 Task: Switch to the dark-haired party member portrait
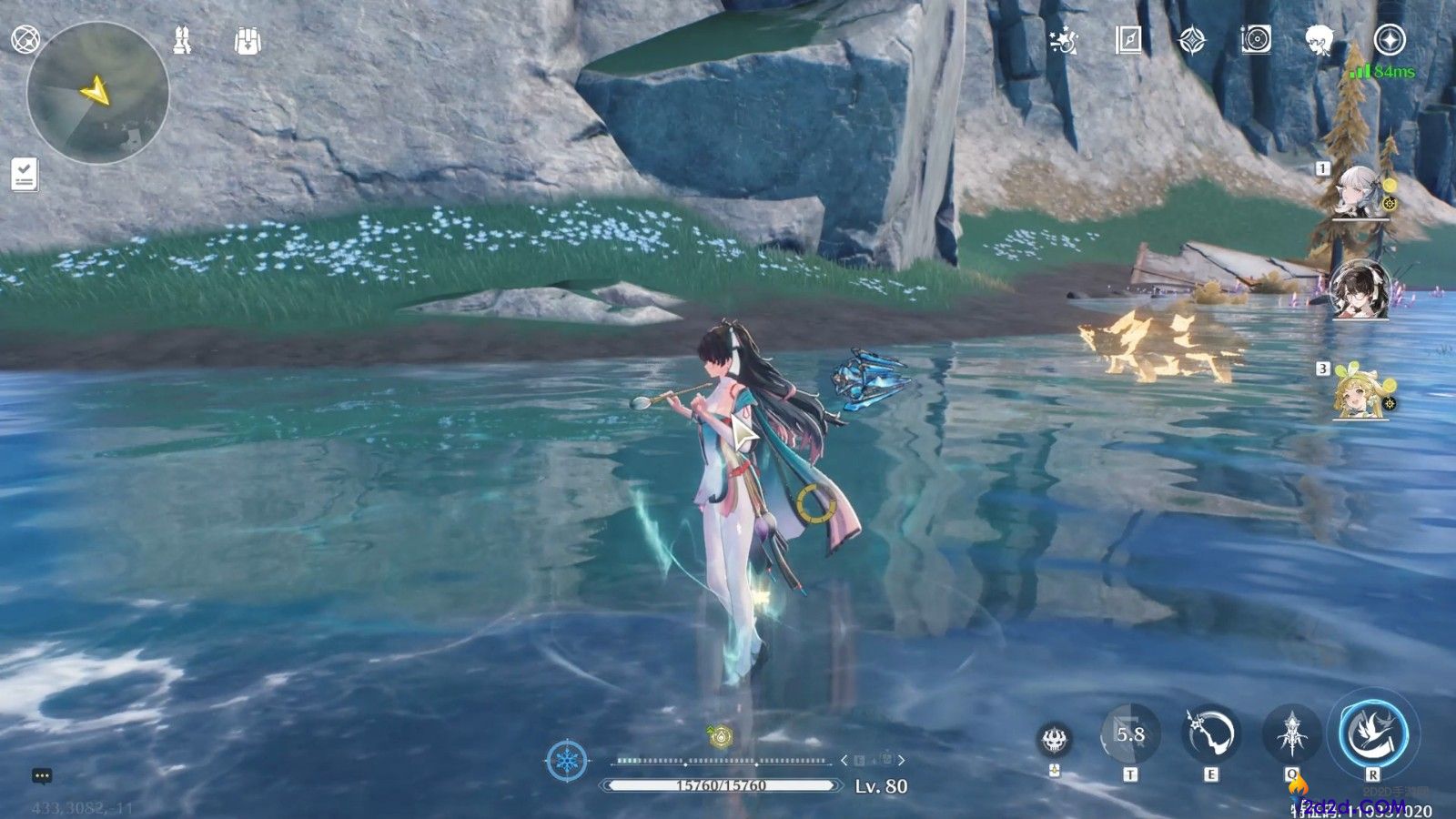click(1360, 289)
